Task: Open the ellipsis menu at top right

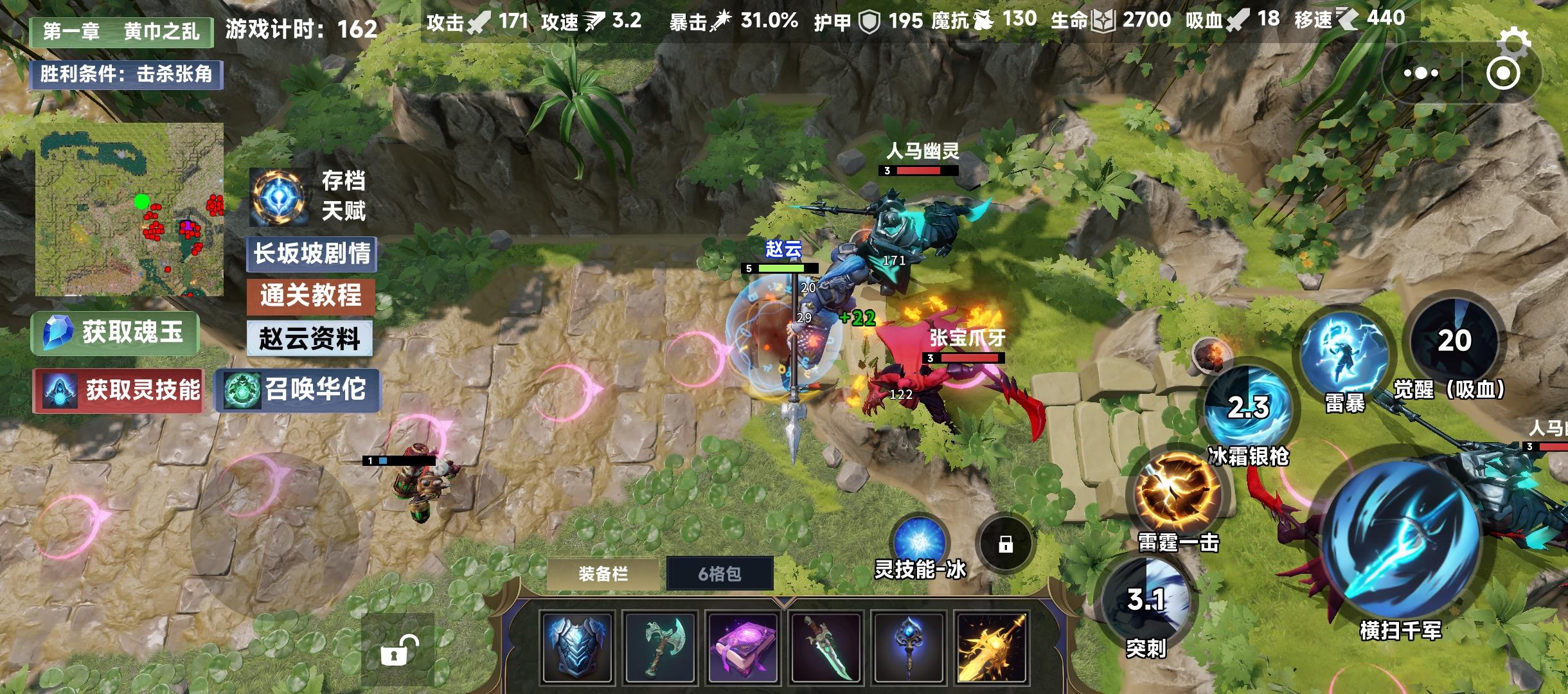Action: 1420,73
